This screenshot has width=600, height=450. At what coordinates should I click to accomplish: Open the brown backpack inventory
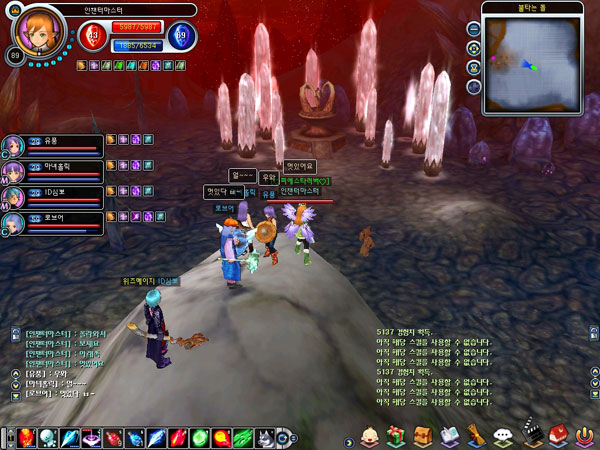point(422,437)
